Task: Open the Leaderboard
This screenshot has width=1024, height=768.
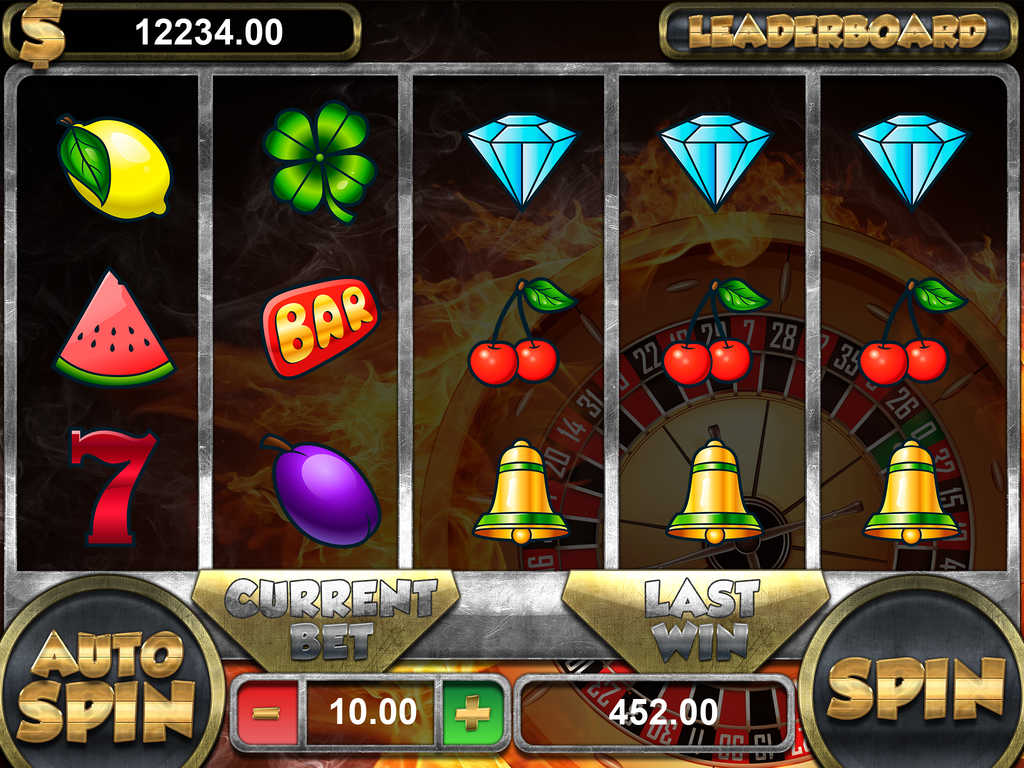Action: coord(837,32)
